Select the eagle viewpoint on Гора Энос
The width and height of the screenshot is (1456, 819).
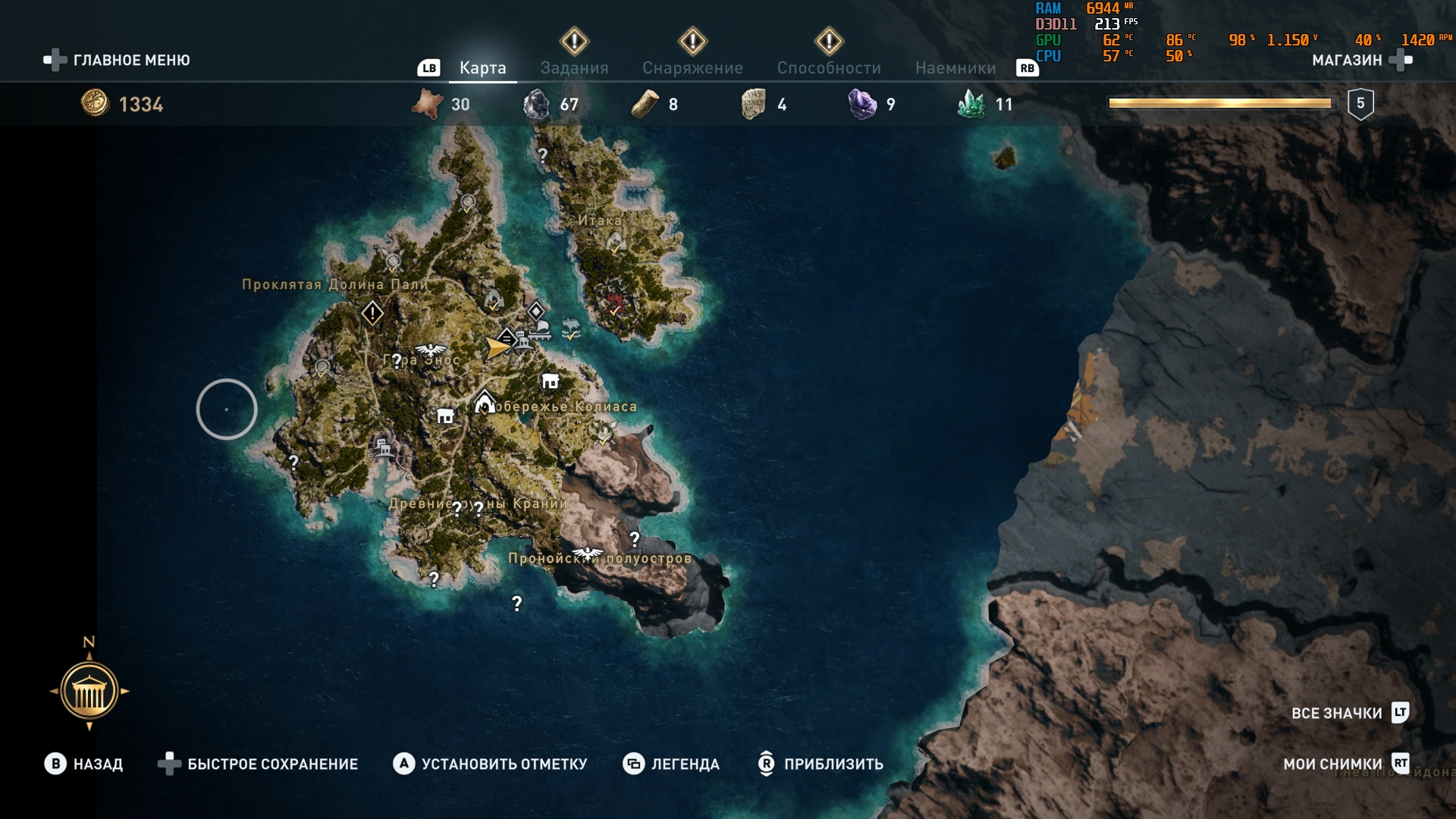click(431, 350)
